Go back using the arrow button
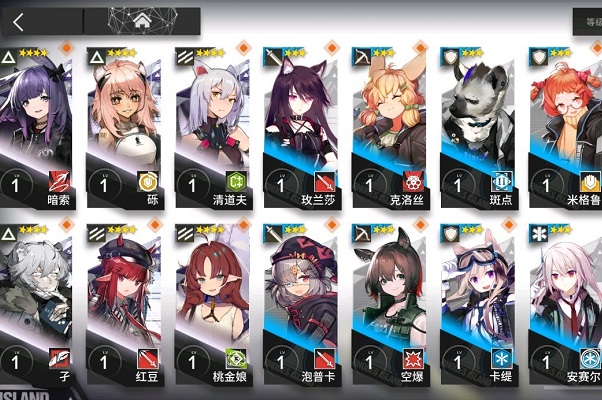602x400 pixels. [20, 20]
